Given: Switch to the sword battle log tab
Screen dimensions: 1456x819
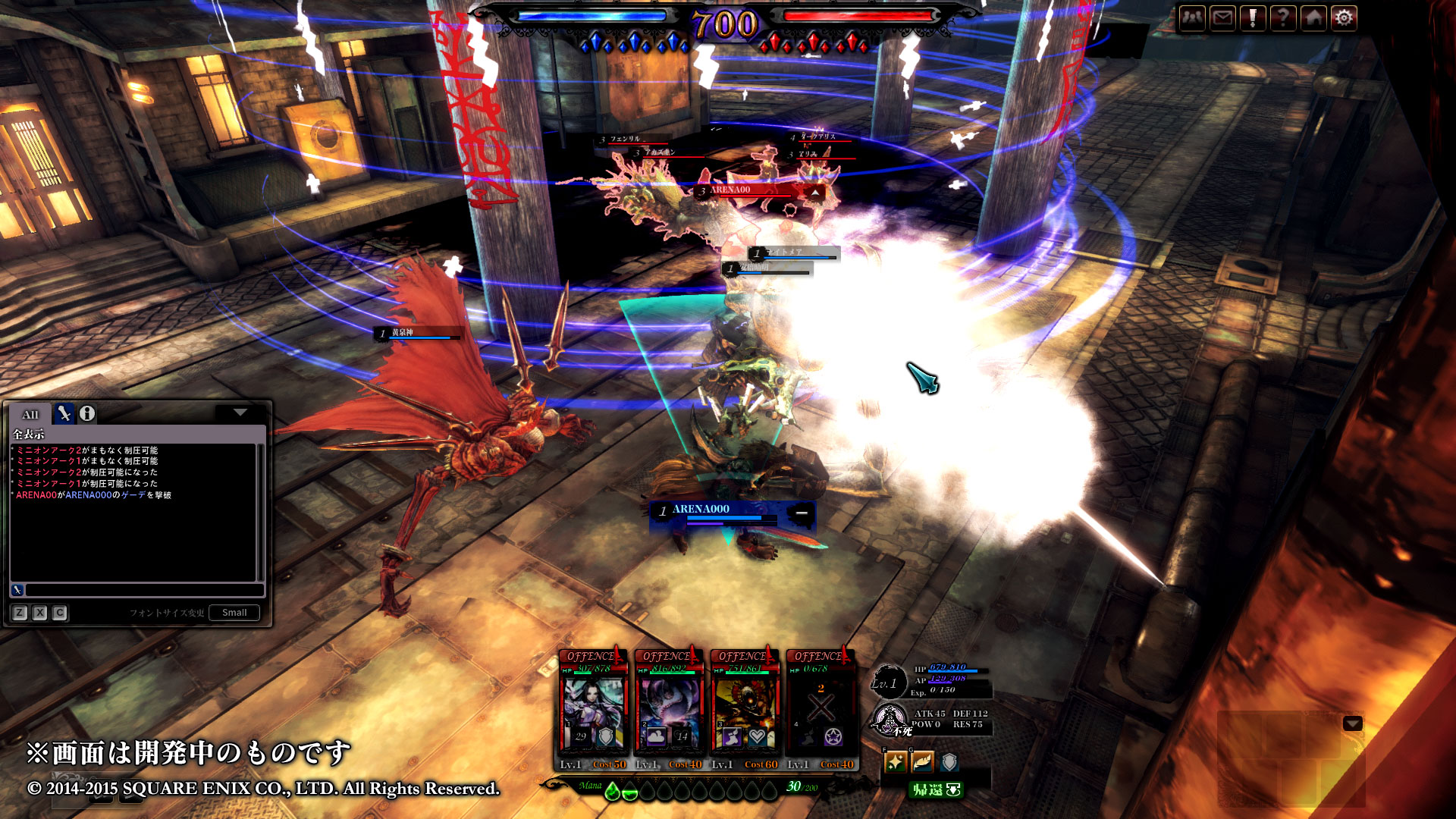Looking at the screenshot, I should pyautogui.click(x=64, y=413).
